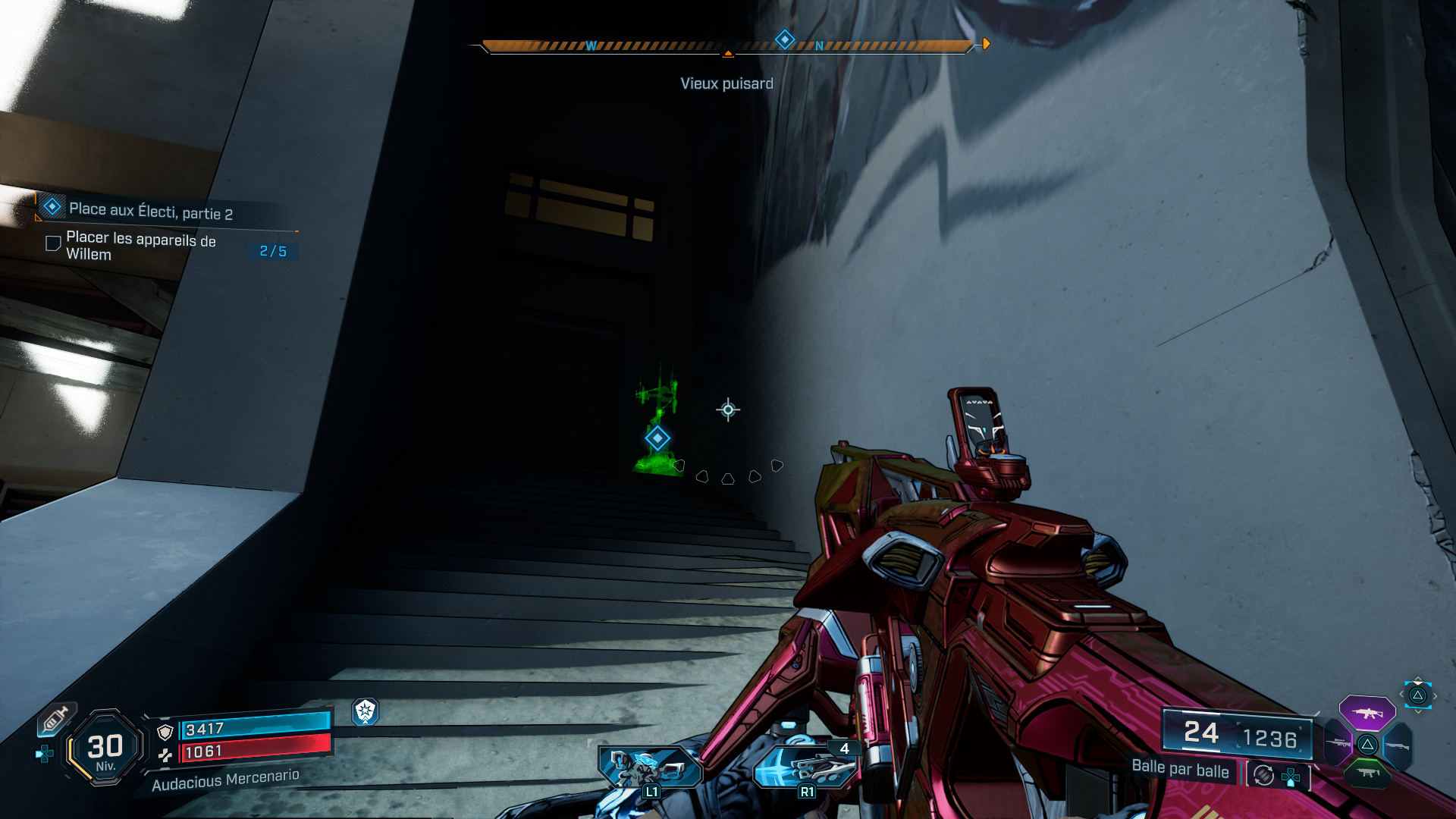Click the shield buff status icon
The height and width of the screenshot is (819, 1456).
click(x=366, y=711)
